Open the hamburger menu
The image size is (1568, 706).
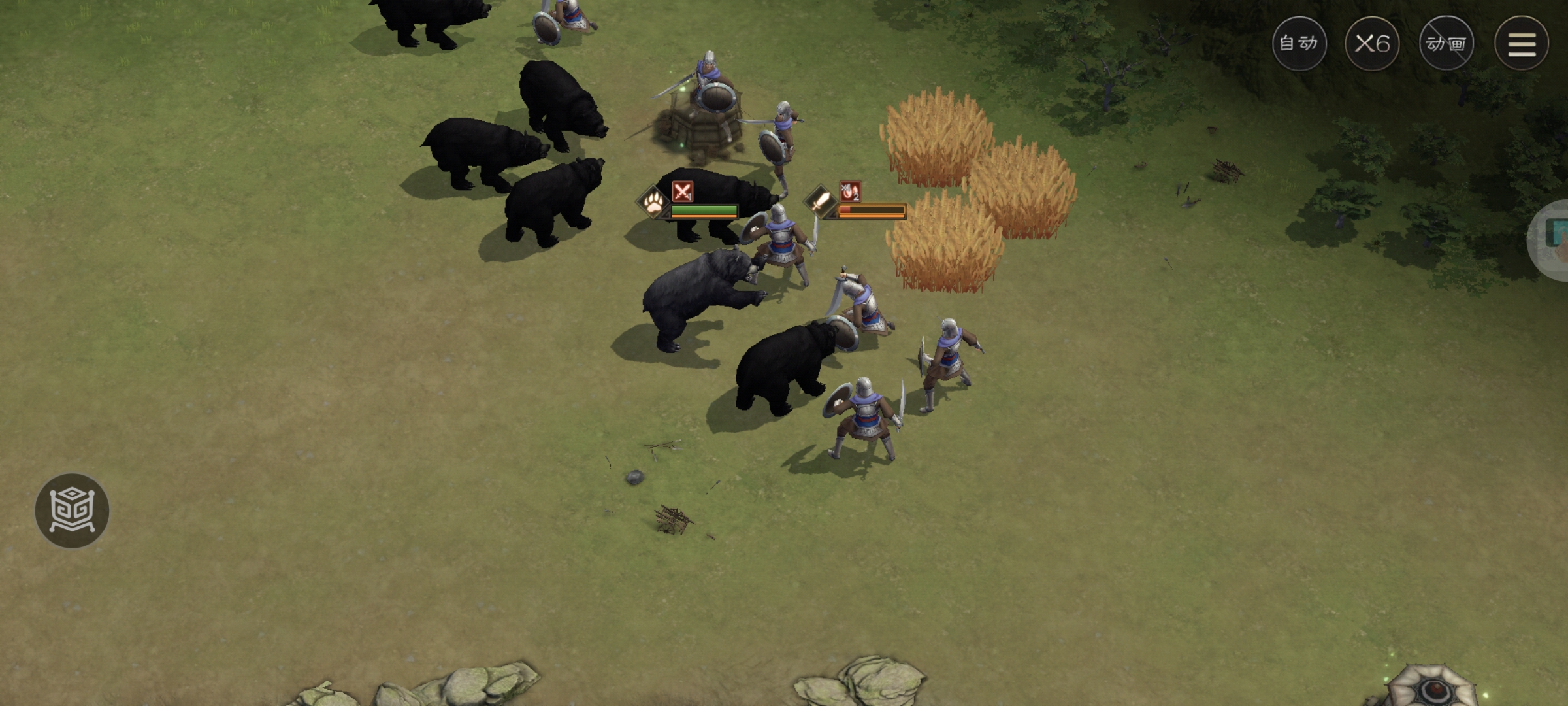pyautogui.click(x=1522, y=44)
